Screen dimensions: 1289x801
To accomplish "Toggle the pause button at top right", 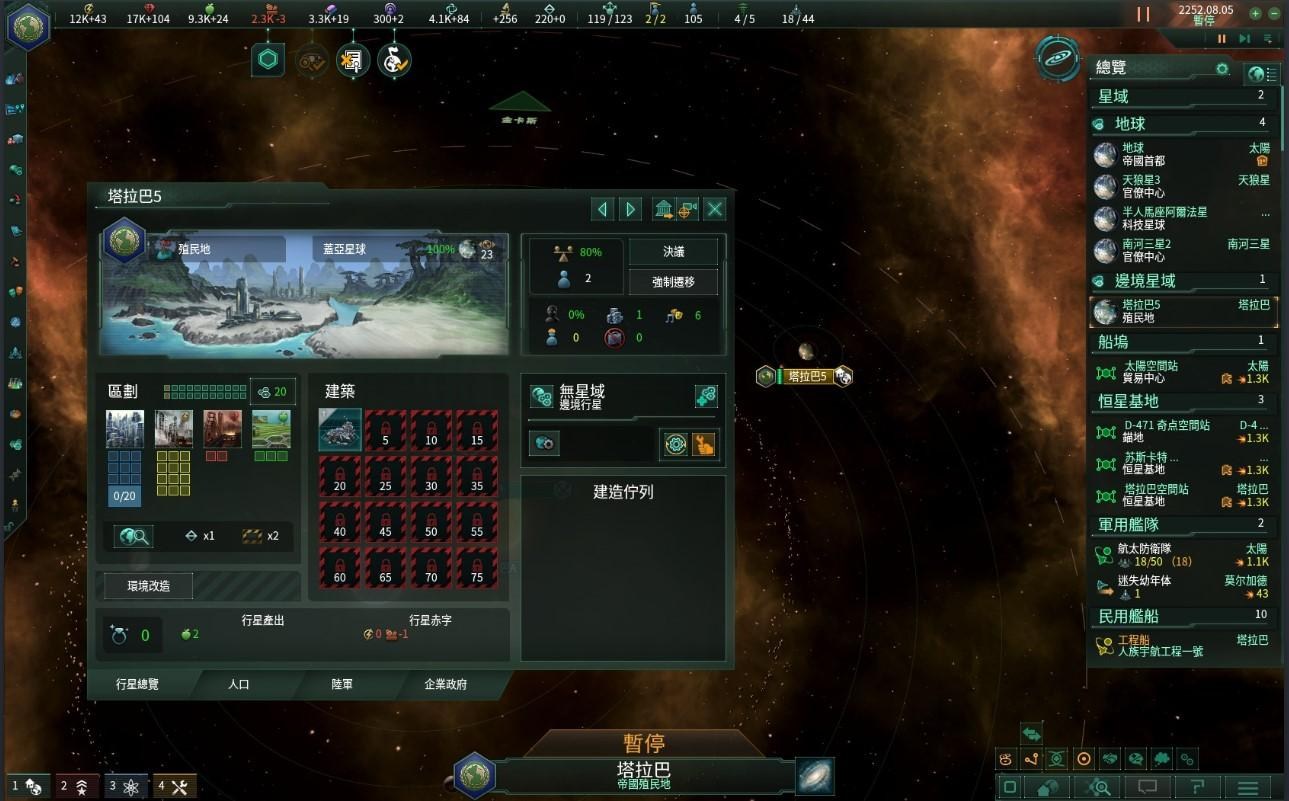I will (x=1143, y=14).
